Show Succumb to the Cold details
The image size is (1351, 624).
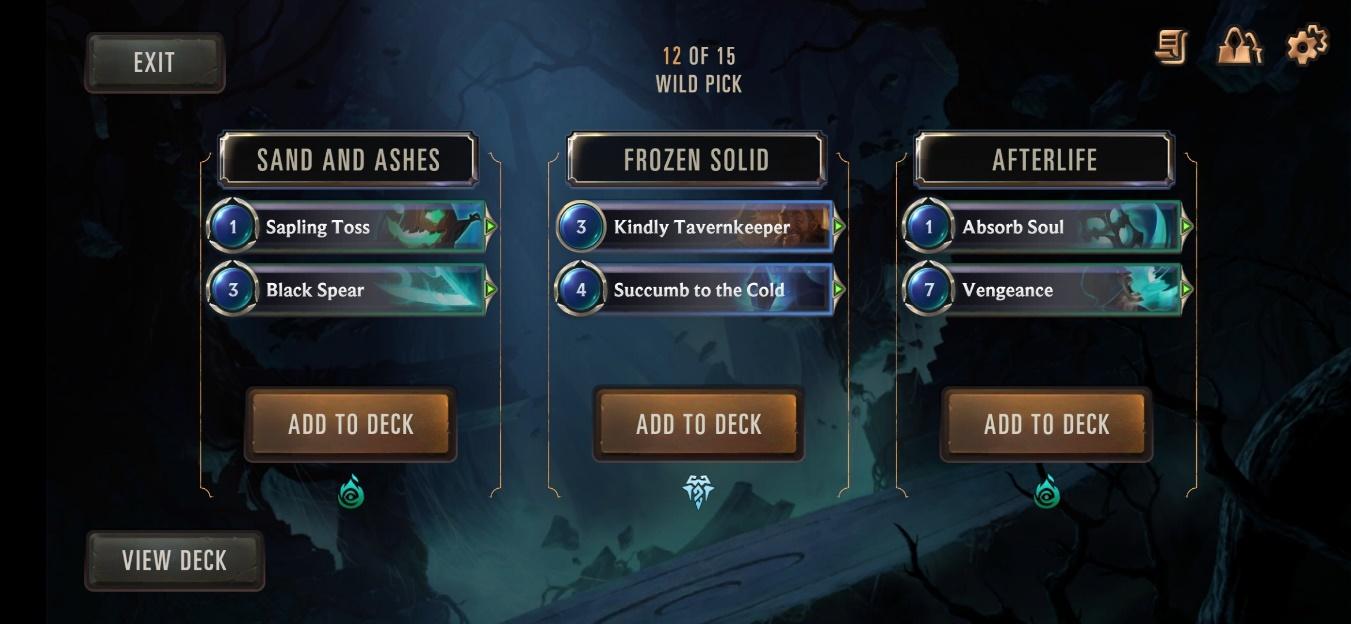698,290
